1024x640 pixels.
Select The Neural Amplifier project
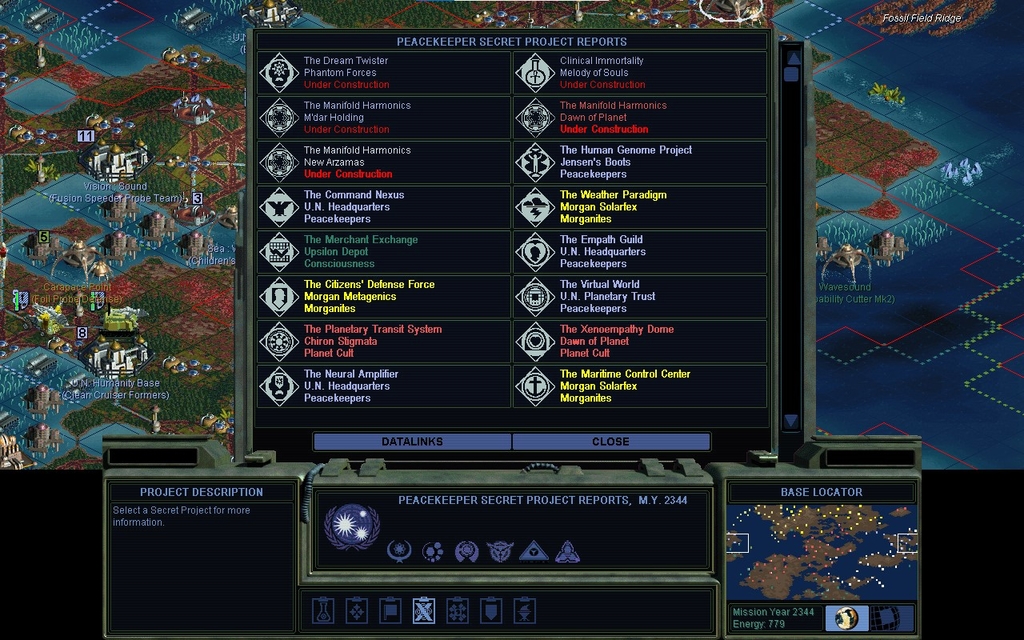pos(385,386)
